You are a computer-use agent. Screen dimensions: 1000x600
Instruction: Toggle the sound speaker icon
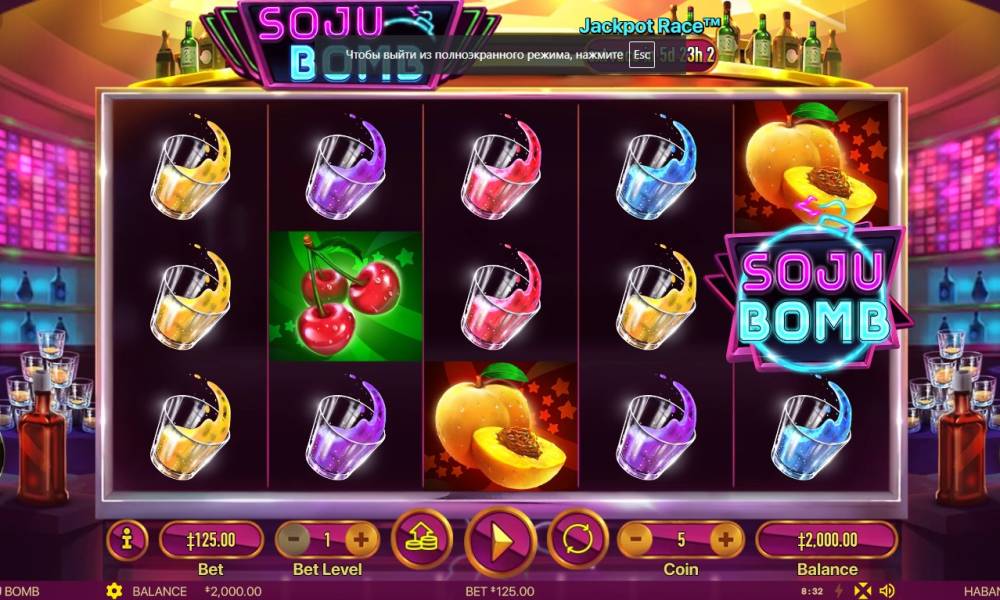click(x=886, y=591)
